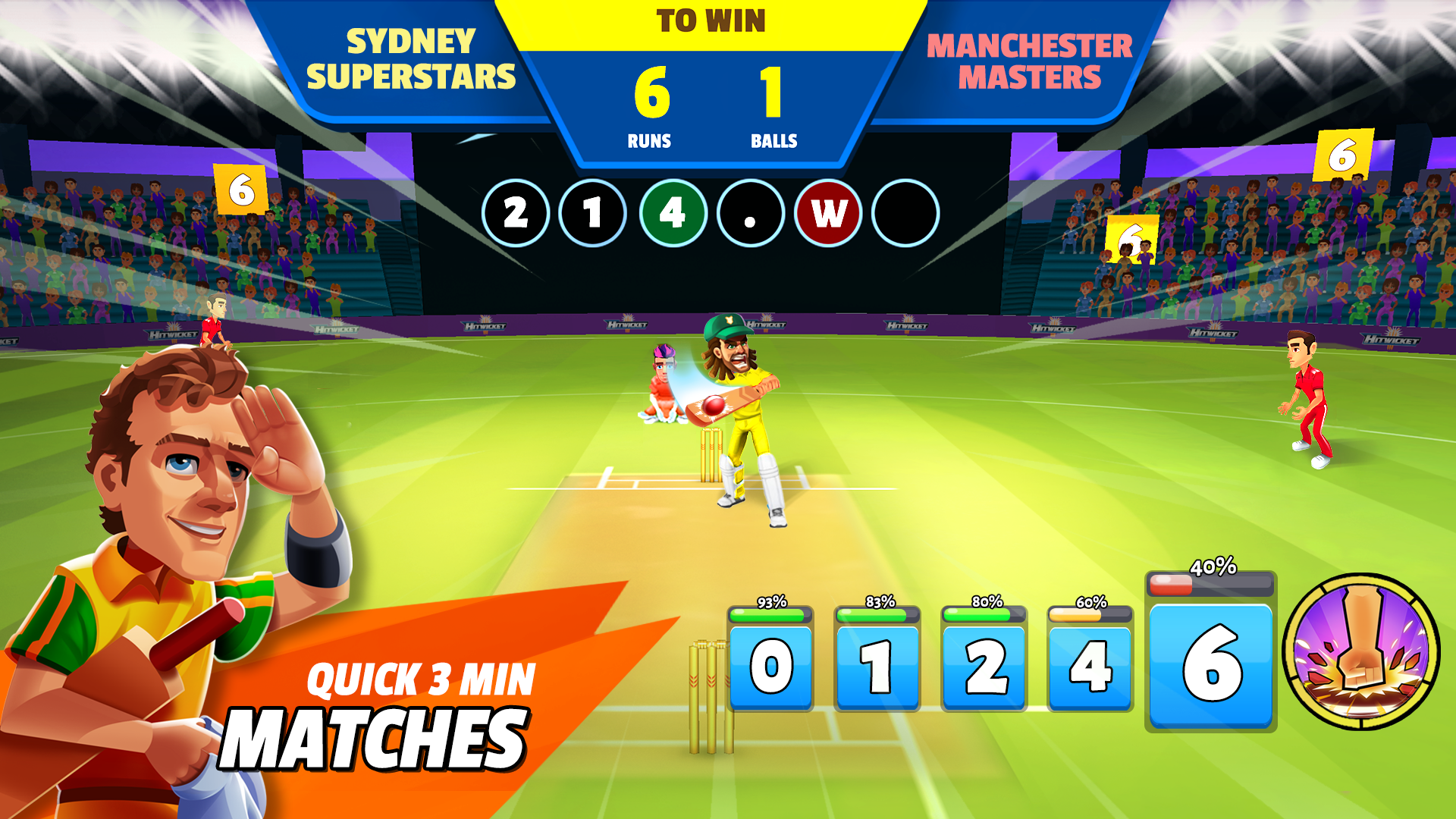Click the wicket W ball indicator
The width and height of the screenshot is (1456, 819).
click(827, 214)
